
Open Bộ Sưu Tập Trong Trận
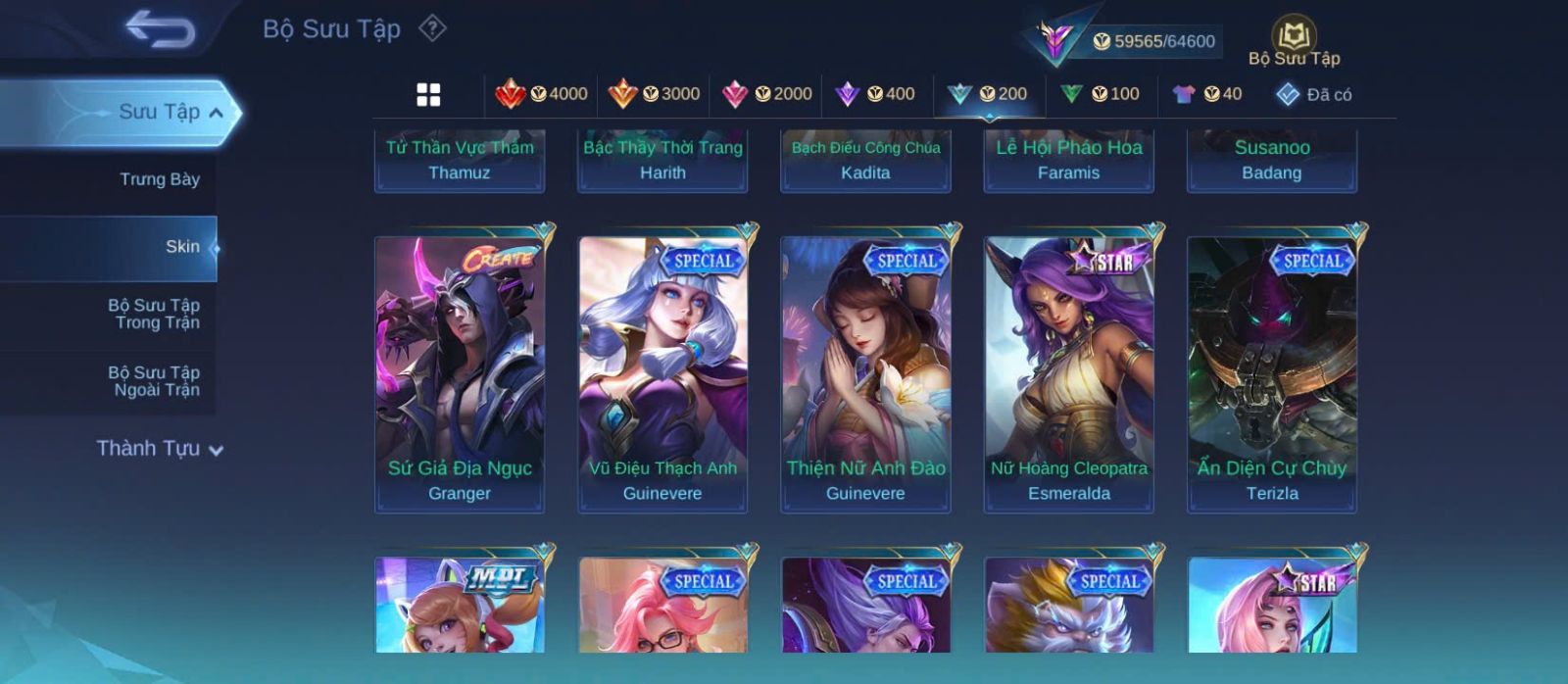[x=154, y=314]
